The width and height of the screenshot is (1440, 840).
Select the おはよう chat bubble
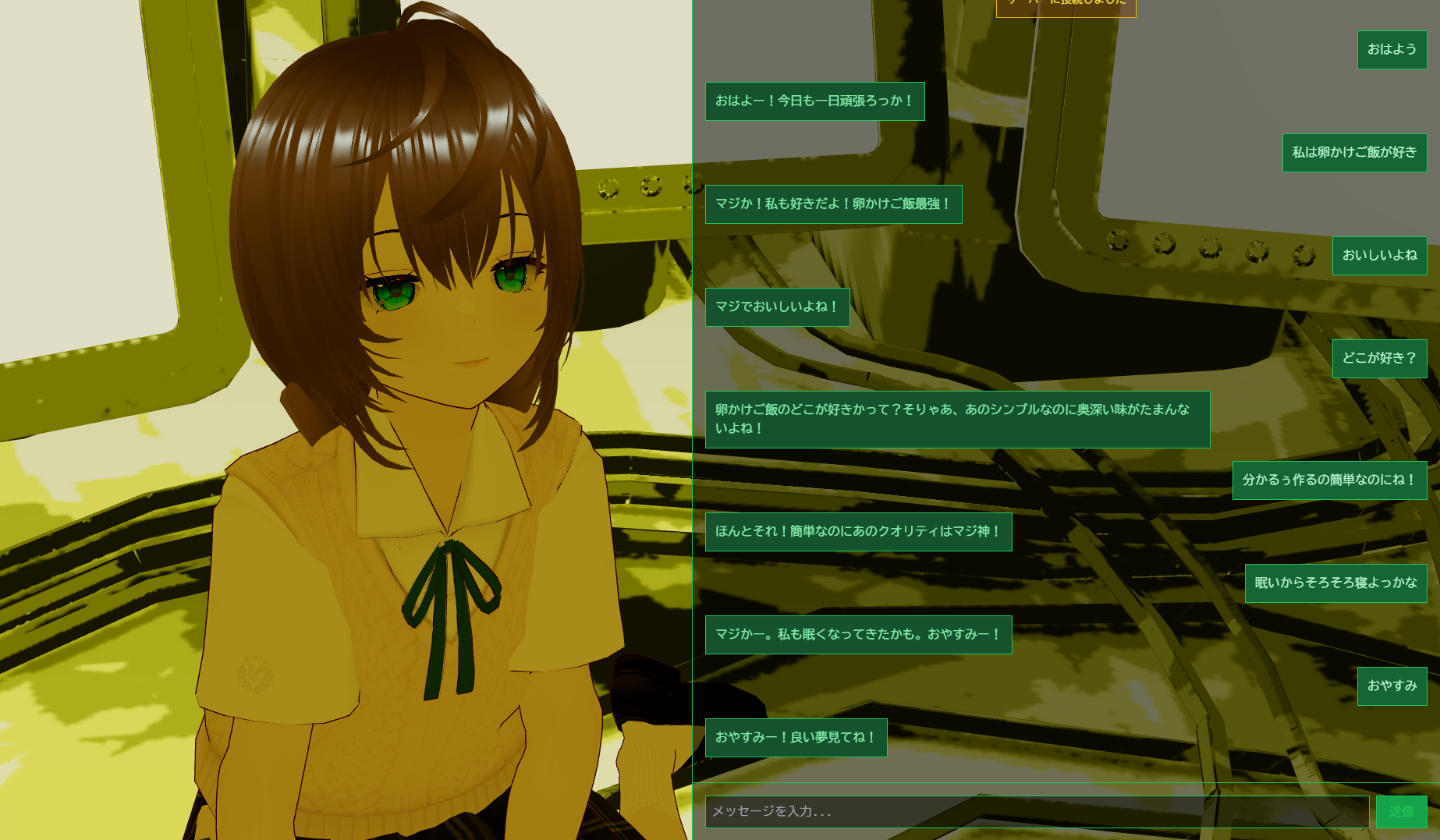click(1392, 49)
